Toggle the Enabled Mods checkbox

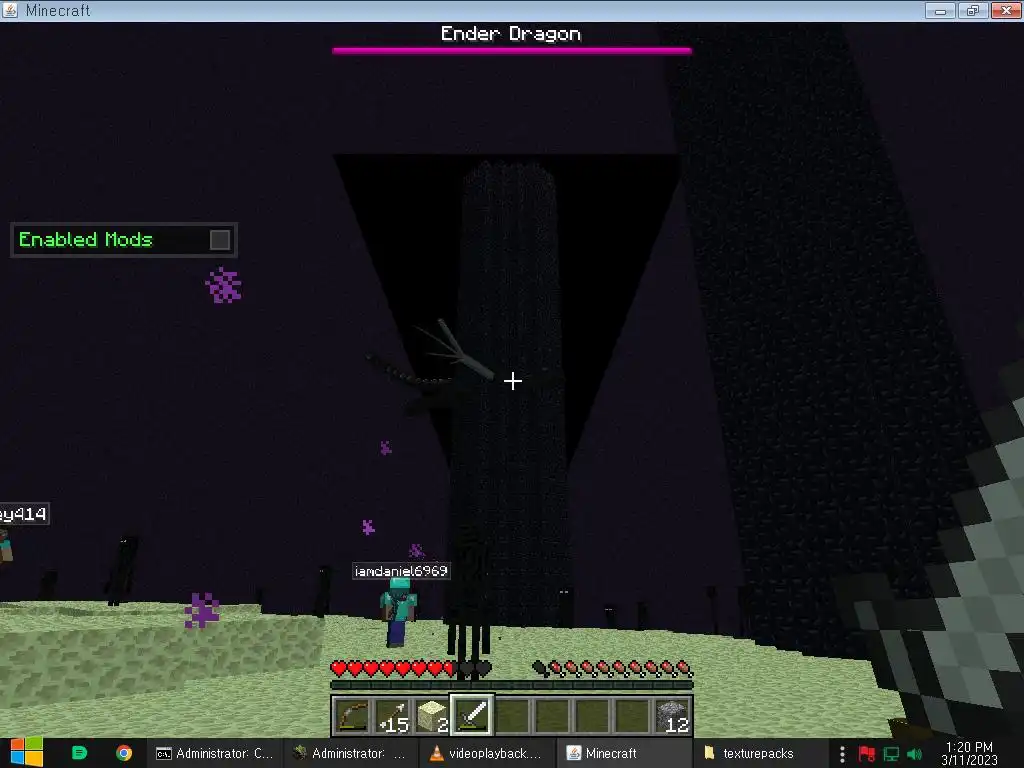220,240
